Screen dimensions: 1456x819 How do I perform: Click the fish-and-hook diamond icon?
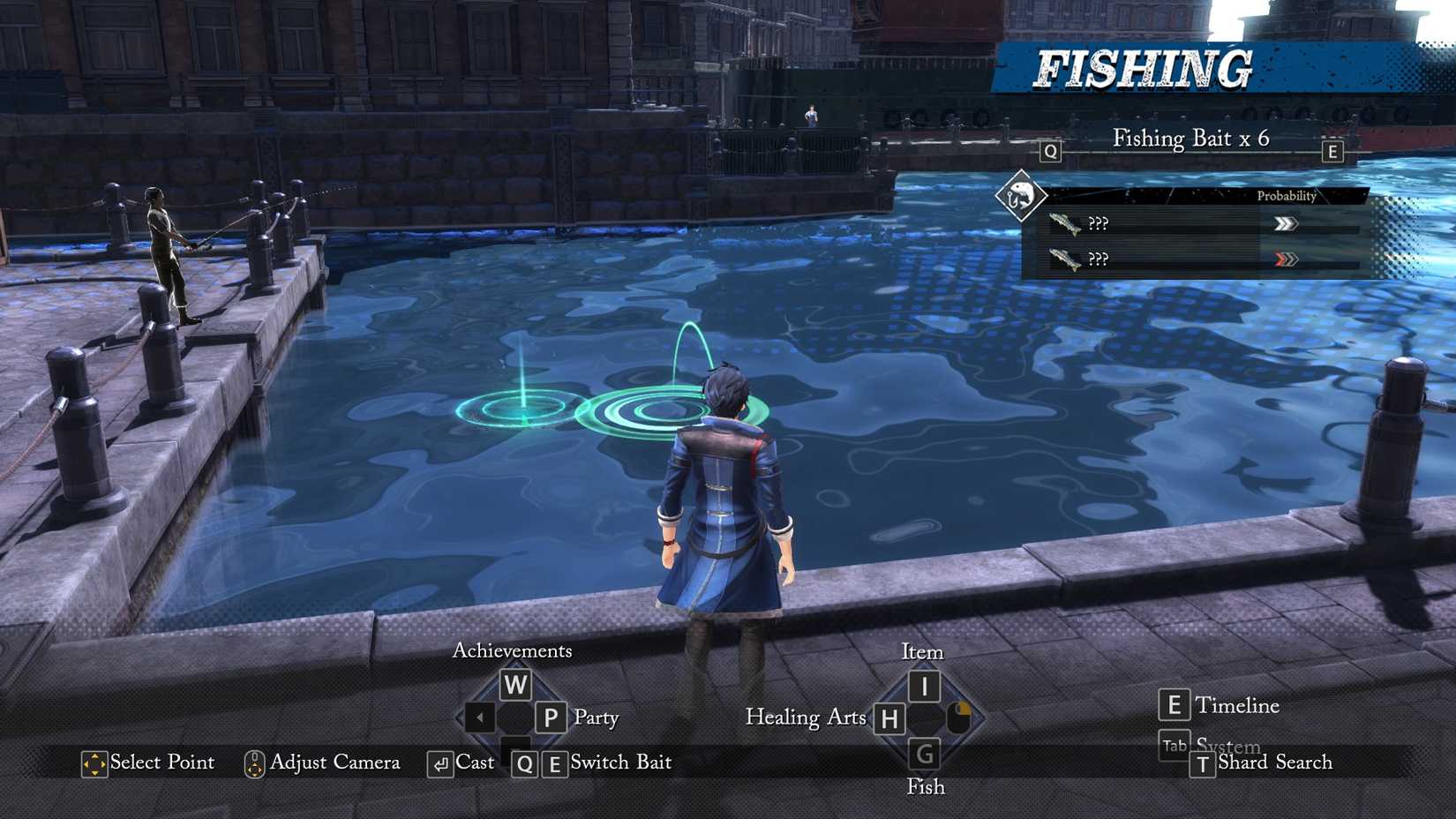click(1021, 196)
